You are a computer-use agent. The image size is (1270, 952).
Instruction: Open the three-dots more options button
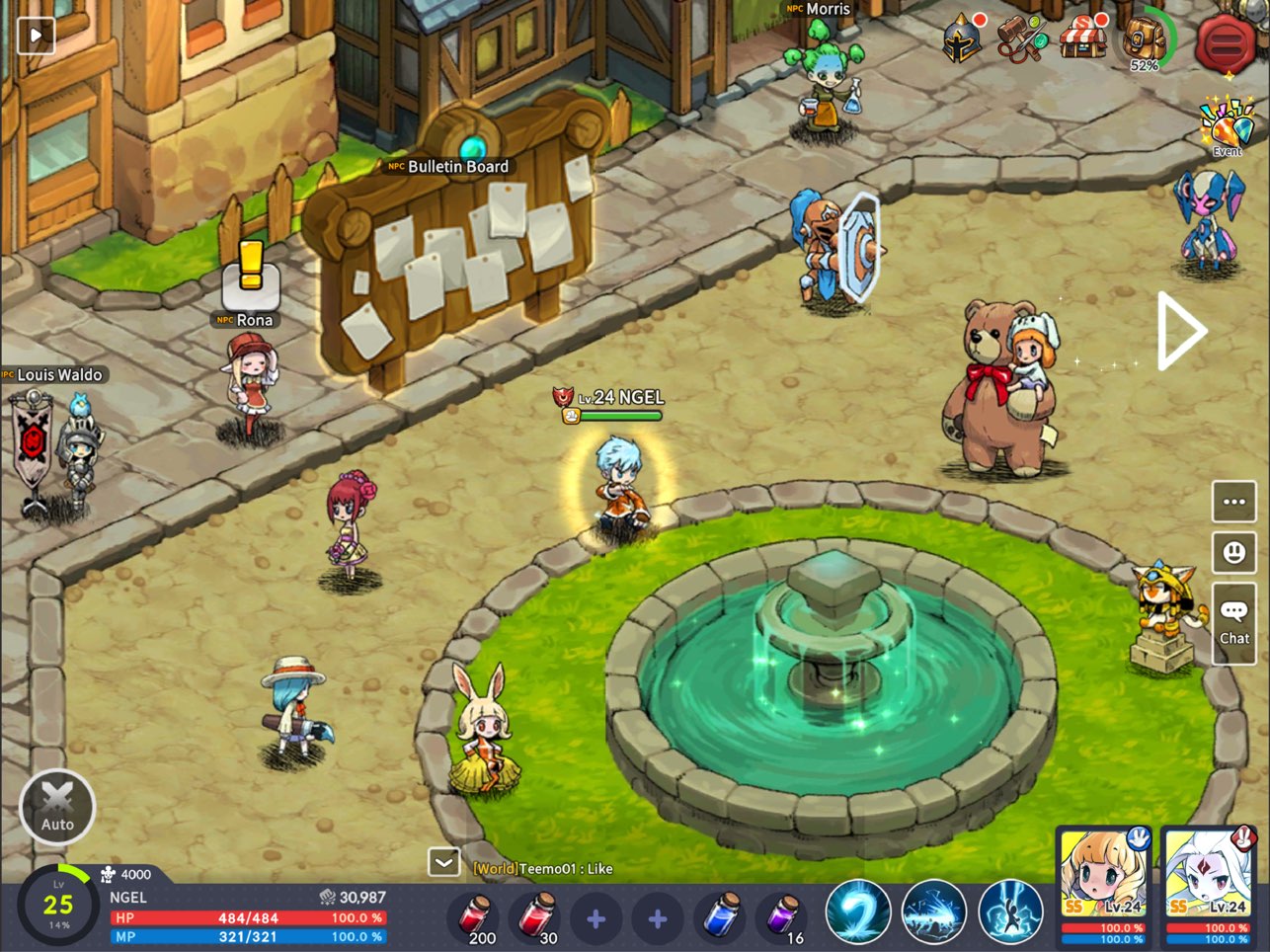[1233, 502]
